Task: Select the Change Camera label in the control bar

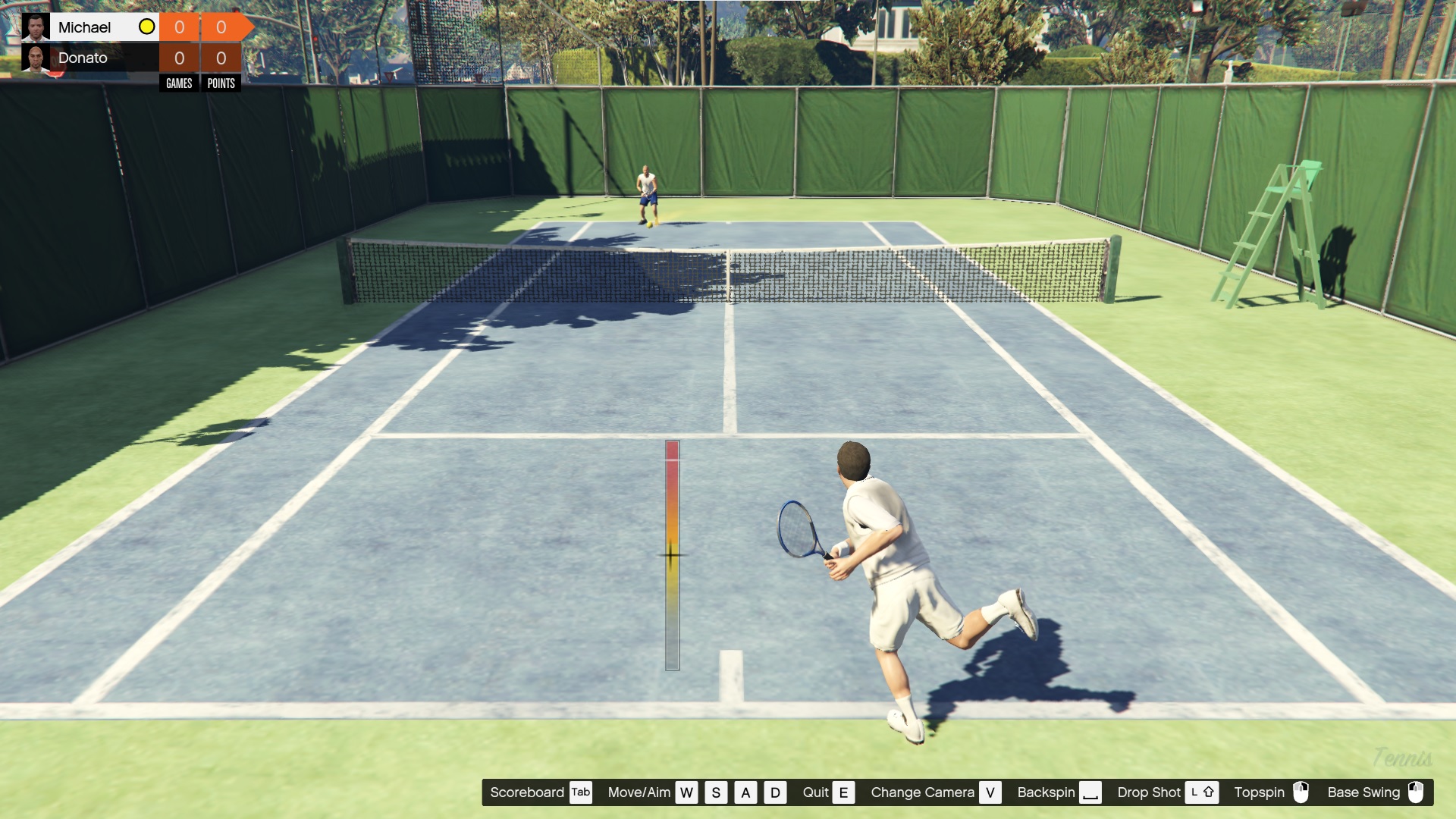Action: 924,792
